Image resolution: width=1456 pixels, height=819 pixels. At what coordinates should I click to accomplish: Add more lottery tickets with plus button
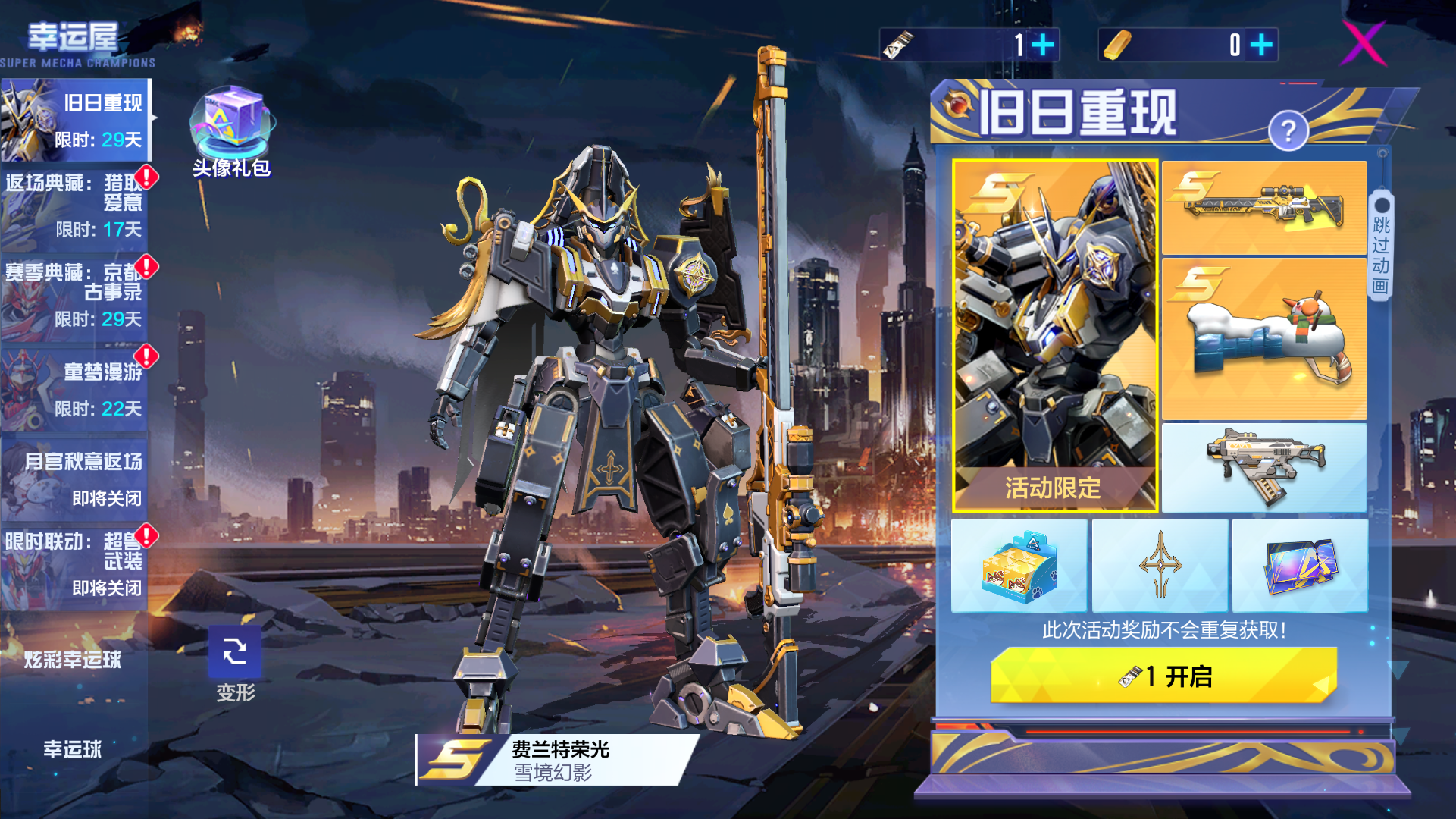1043,45
